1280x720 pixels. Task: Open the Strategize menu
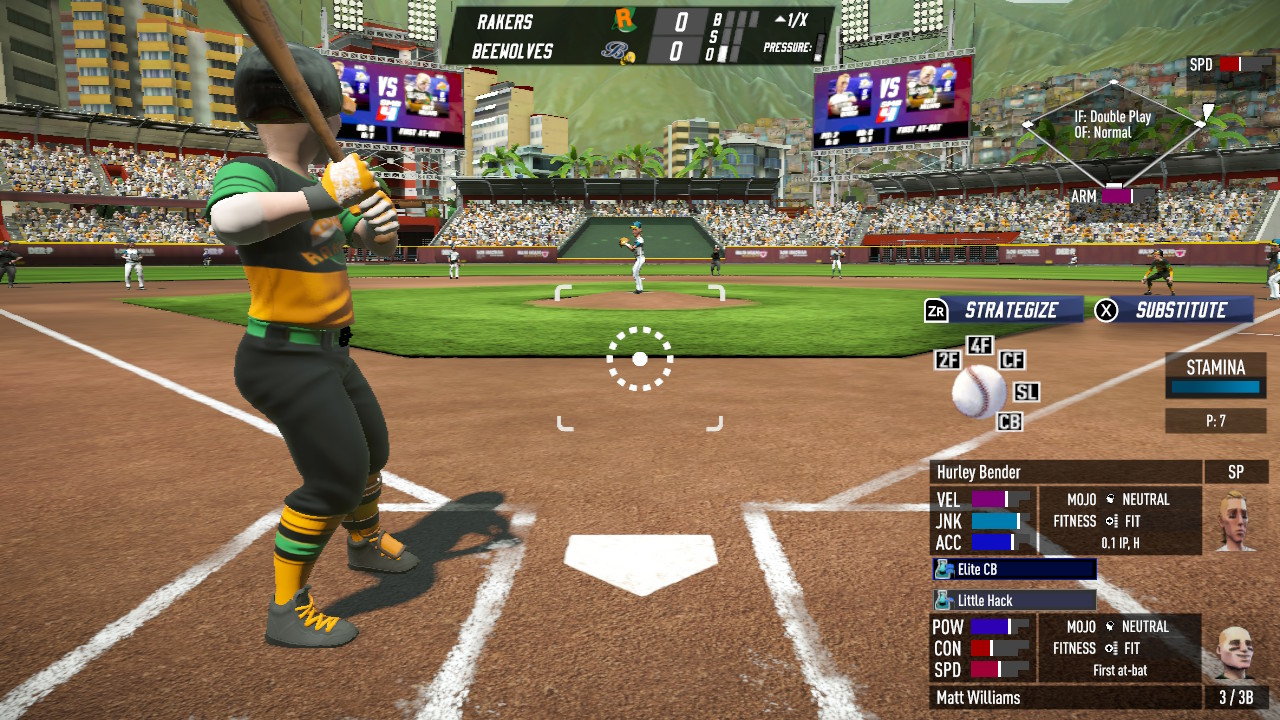(x=1003, y=310)
